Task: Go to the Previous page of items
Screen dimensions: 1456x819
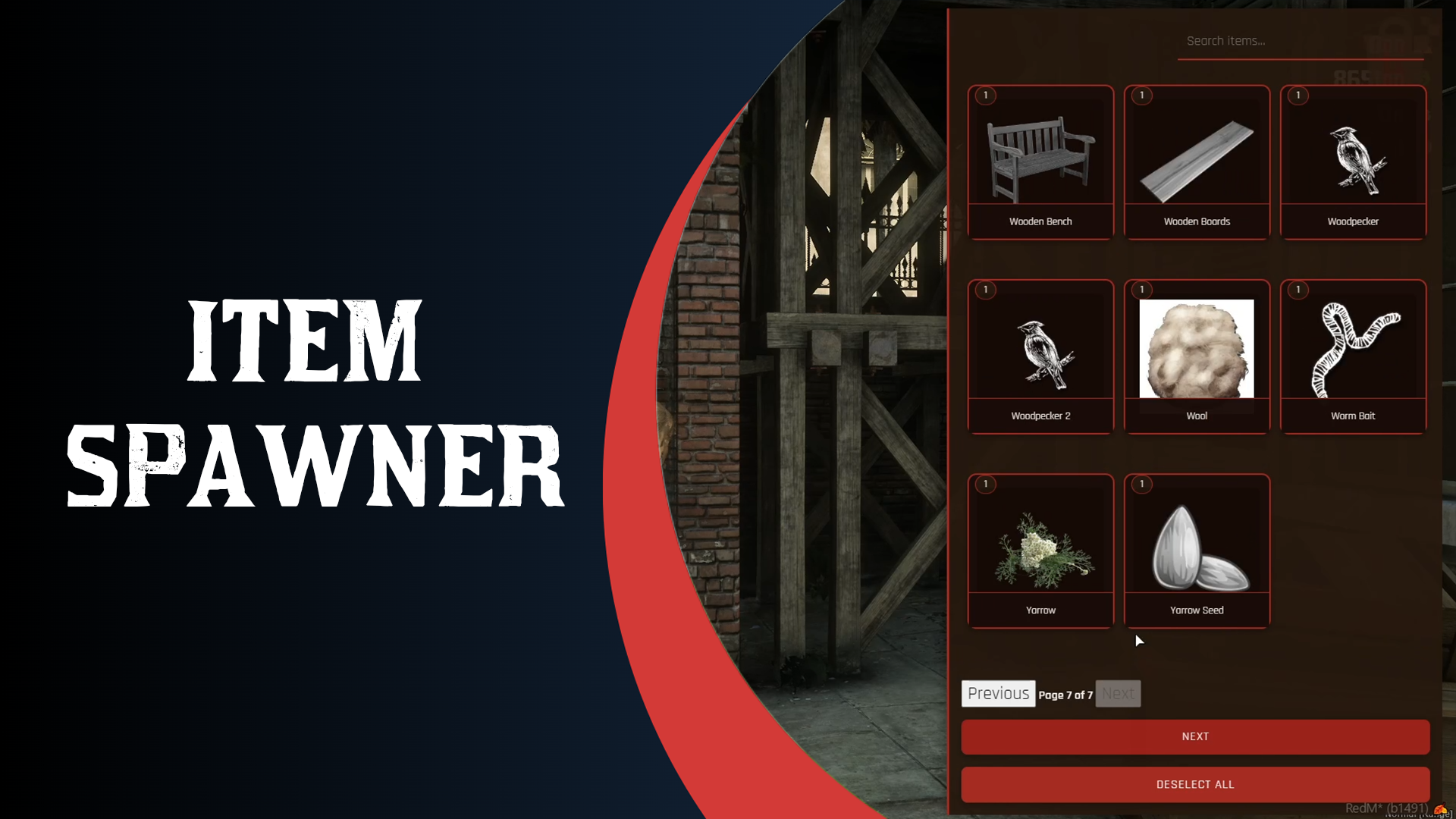Action: [998, 693]
